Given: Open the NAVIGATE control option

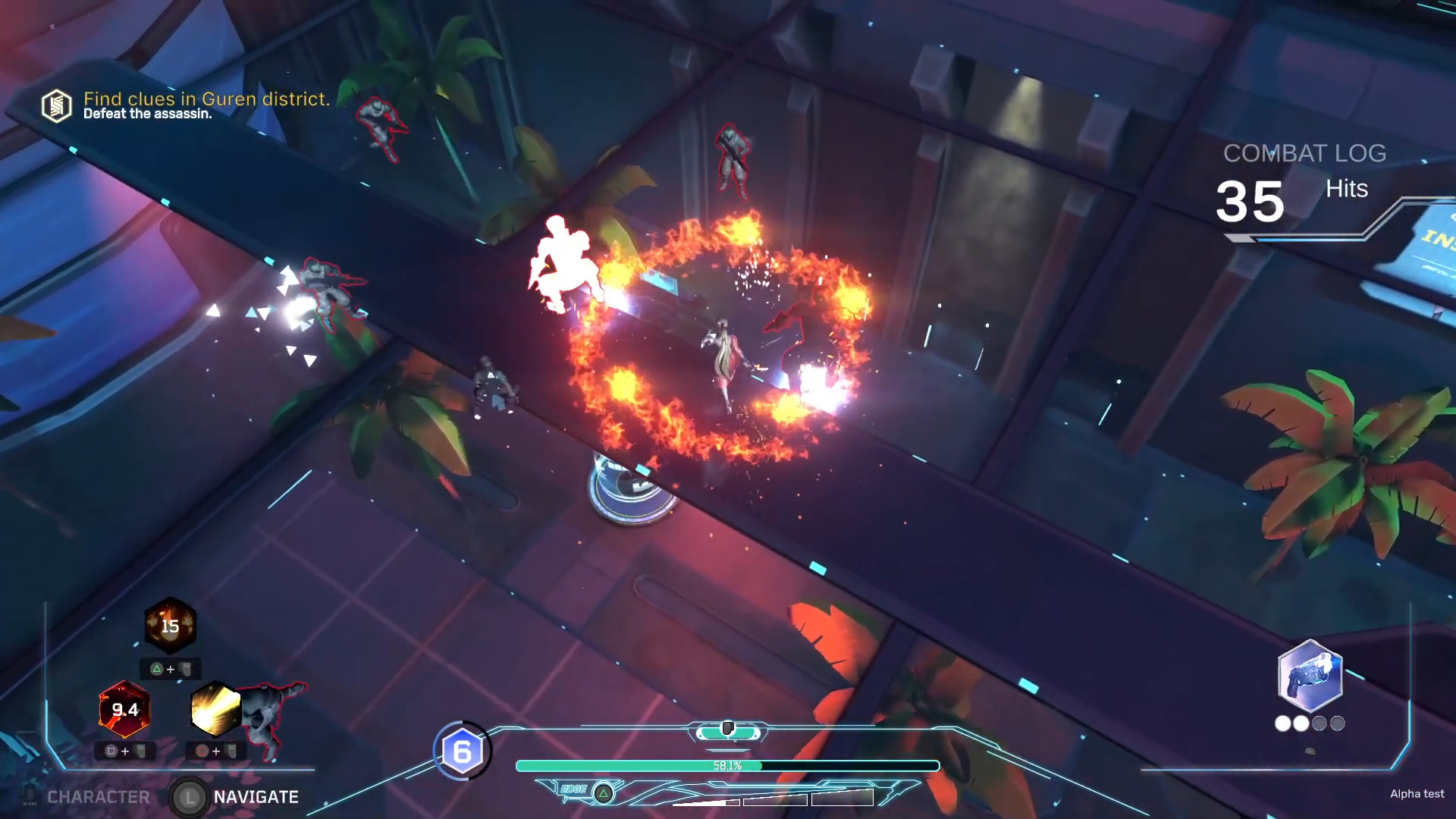Looking at the screenshot, I should 255,797.
